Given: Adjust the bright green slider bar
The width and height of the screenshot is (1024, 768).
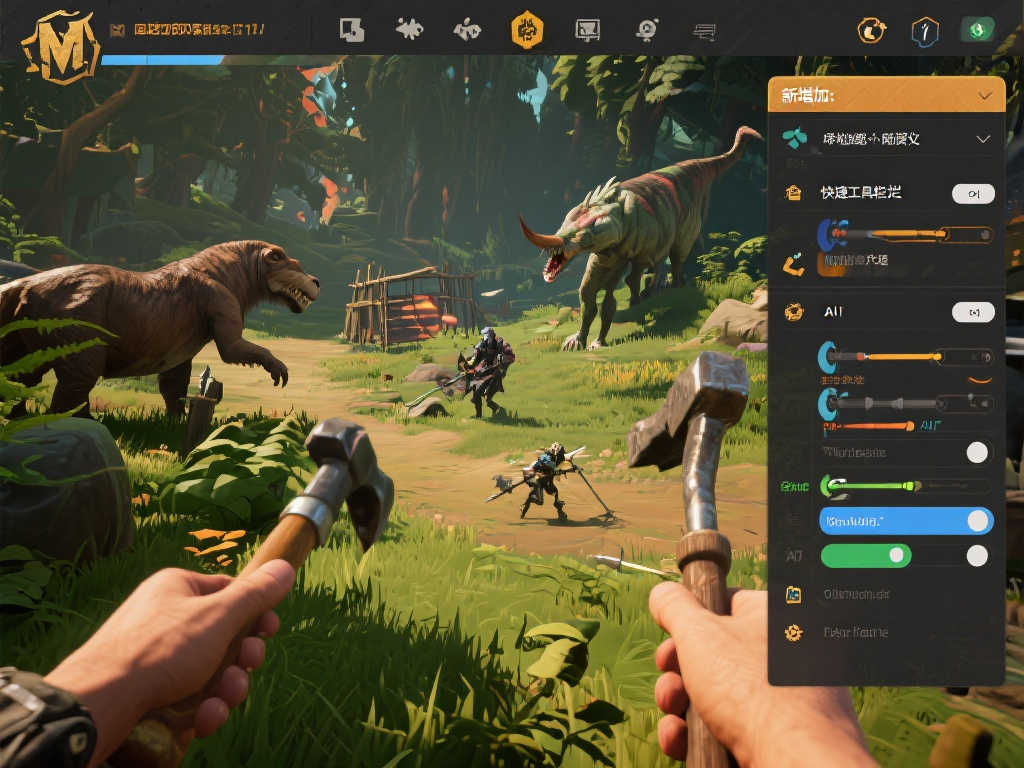Looking at the screenshot, I should point(872,486).
